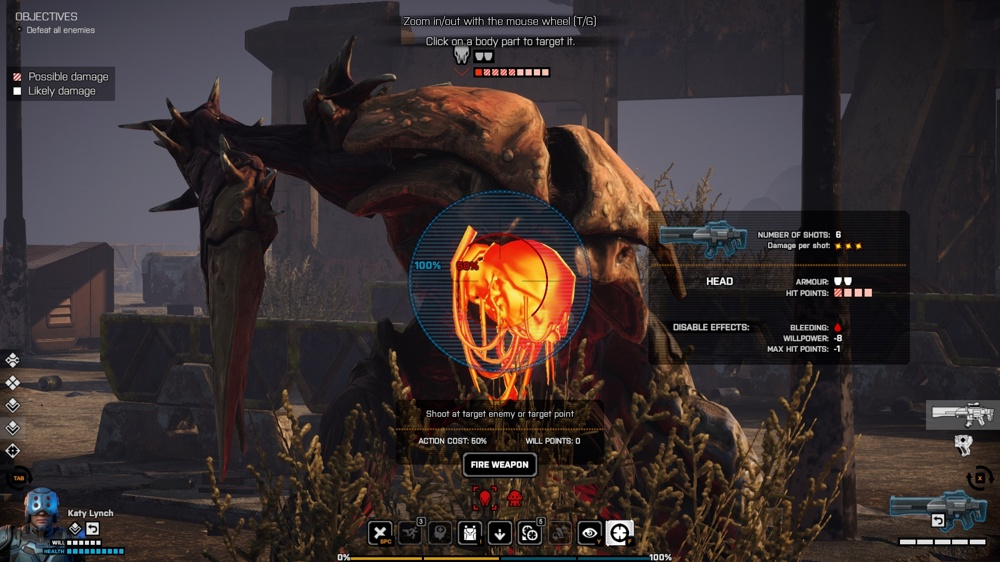The height and width of the screenshot is (562, 1000).
Task: Equip the pistol sidearm slot
Action: 963,445
